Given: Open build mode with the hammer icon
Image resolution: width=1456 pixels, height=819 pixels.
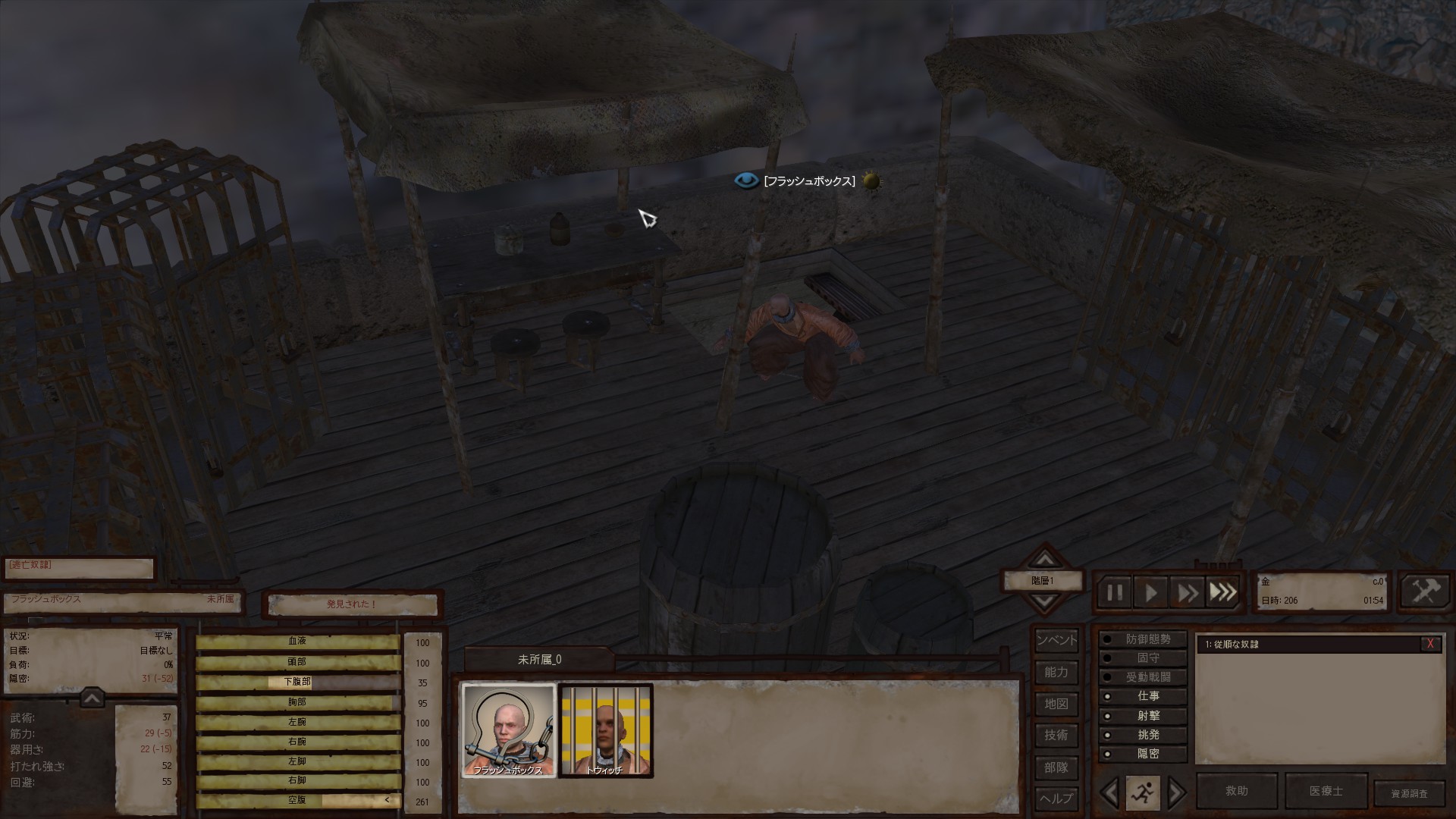Looking at the screenshot, I should pos(1424,591).
